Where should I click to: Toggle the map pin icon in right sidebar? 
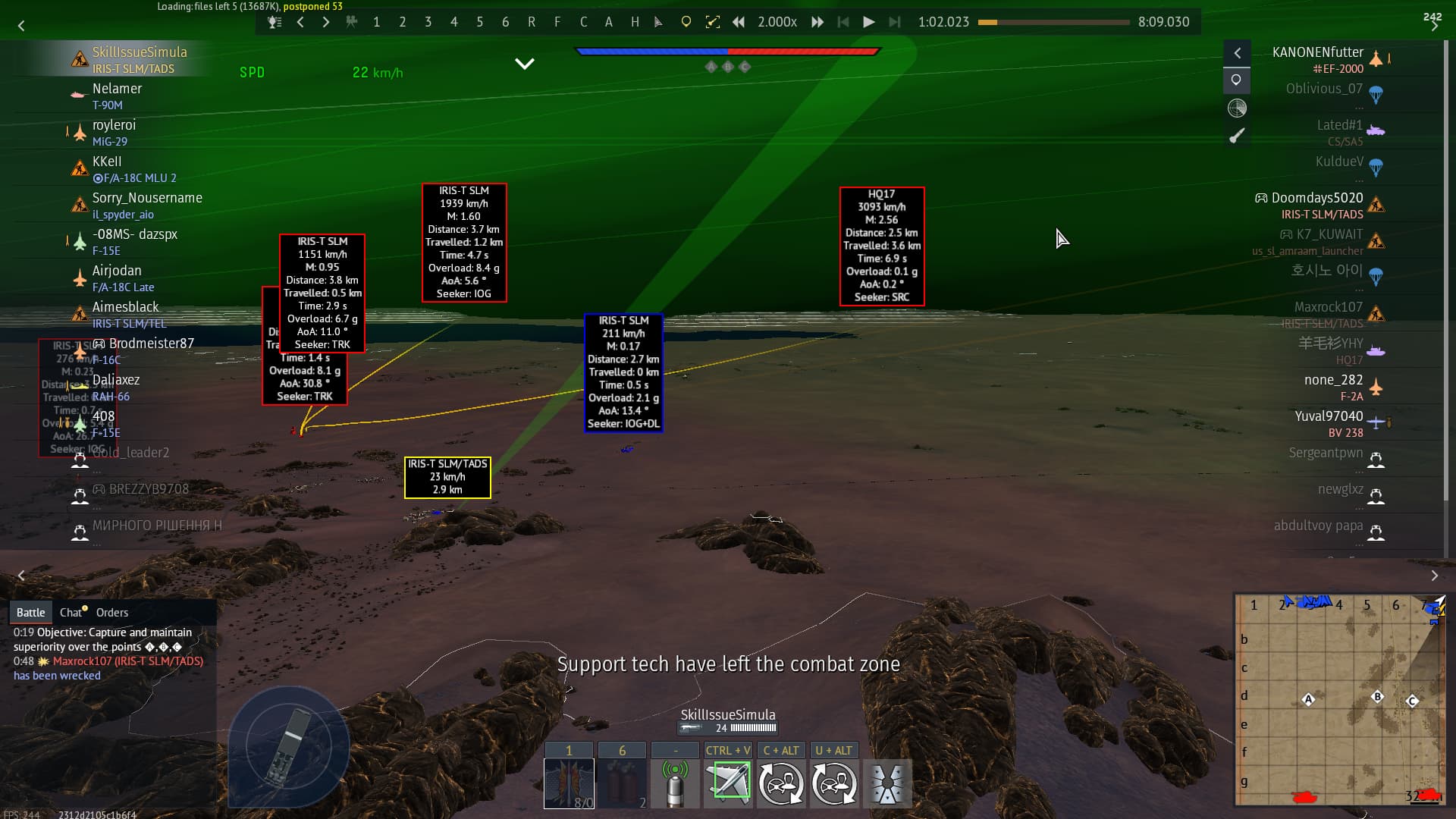1237,80
